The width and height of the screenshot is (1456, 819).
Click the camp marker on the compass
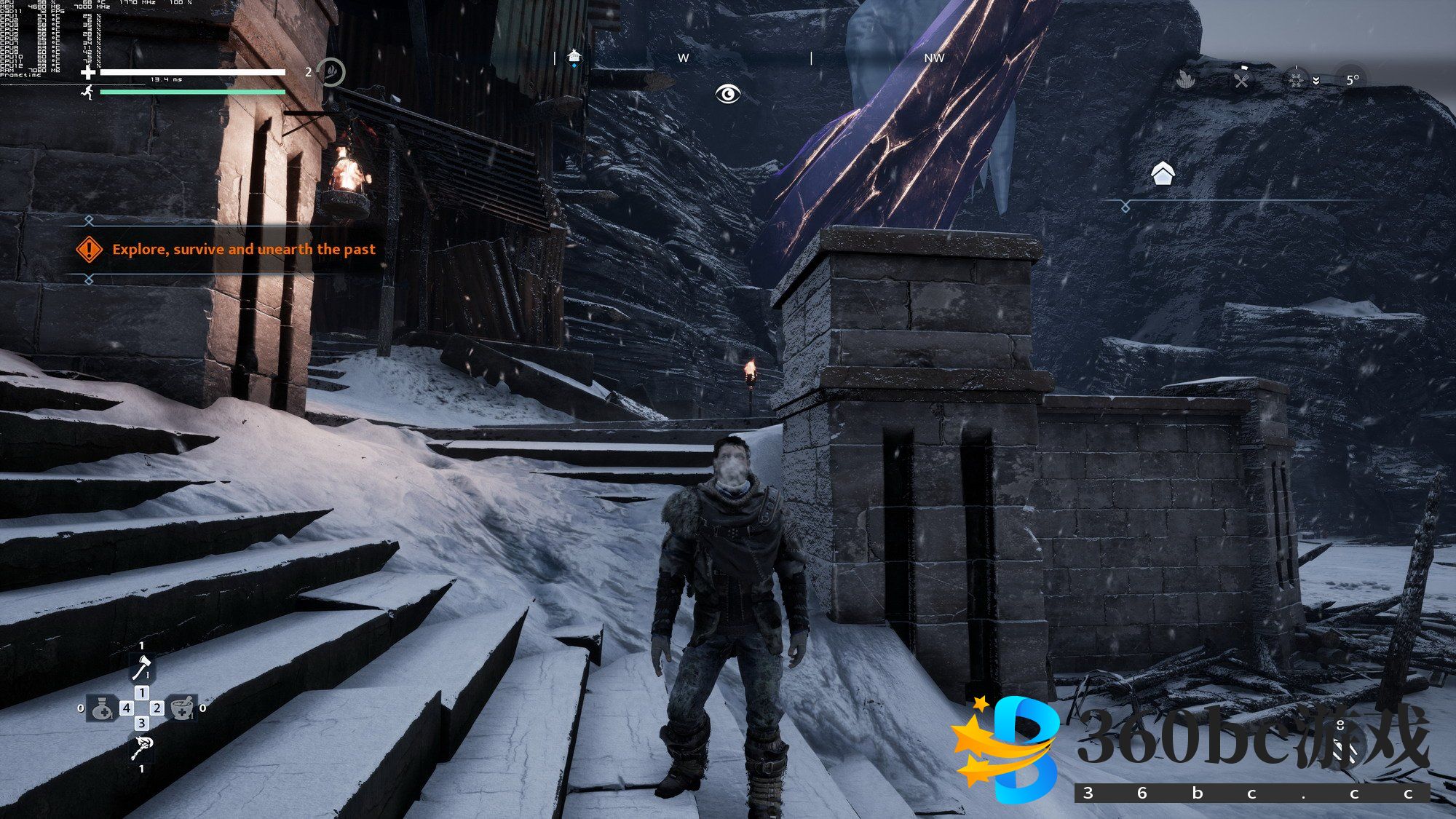[574, 57]
